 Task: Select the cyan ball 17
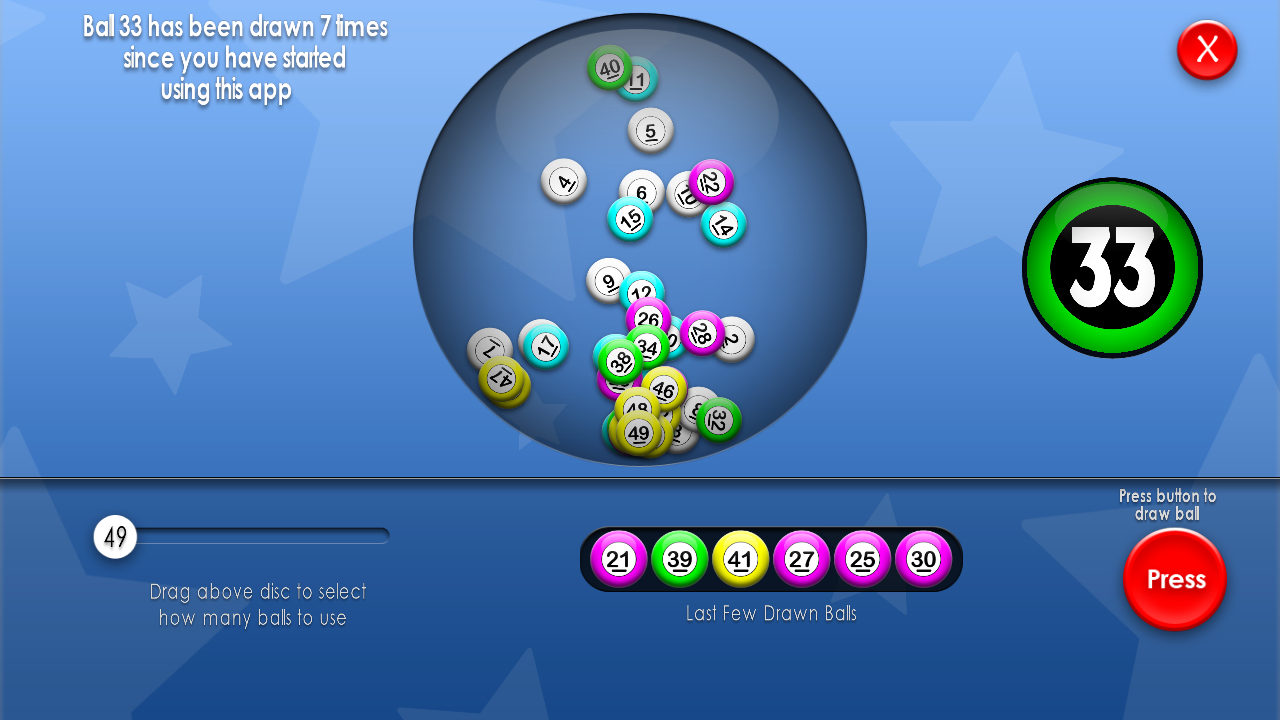(545, 345)
